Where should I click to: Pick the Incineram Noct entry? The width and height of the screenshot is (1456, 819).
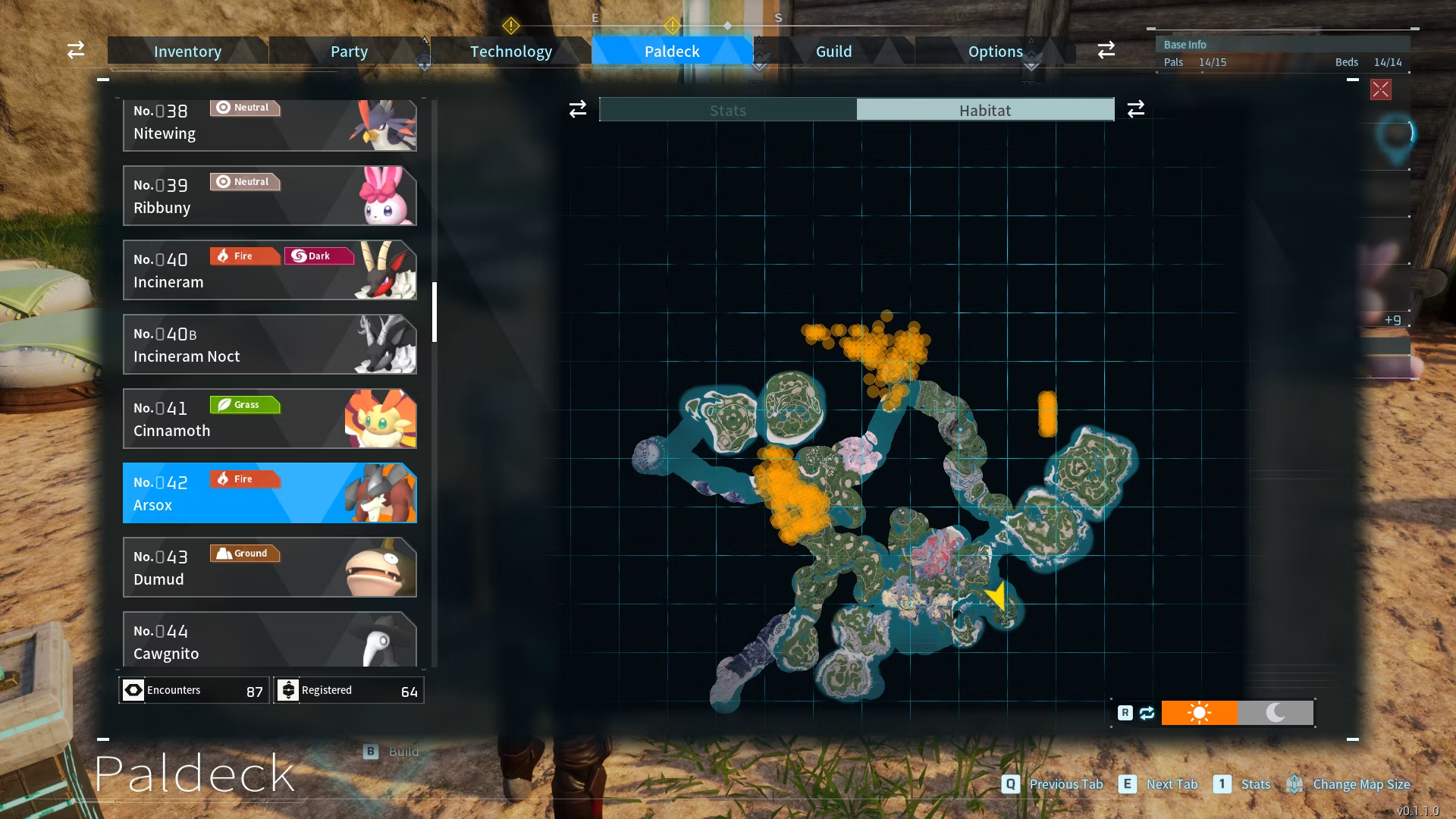click(269, 344)
